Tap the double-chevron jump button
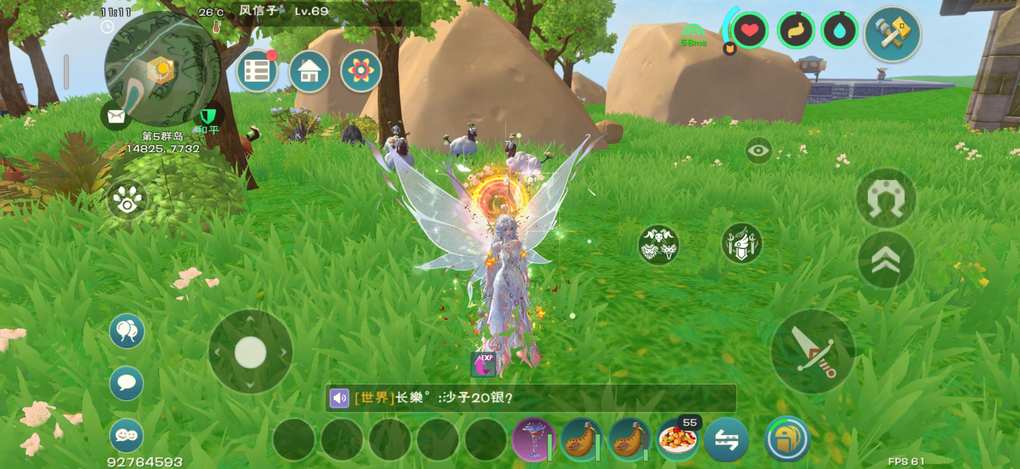This screenshot has width=1020, height=469. pyautogui.click(x=886, y=259)
